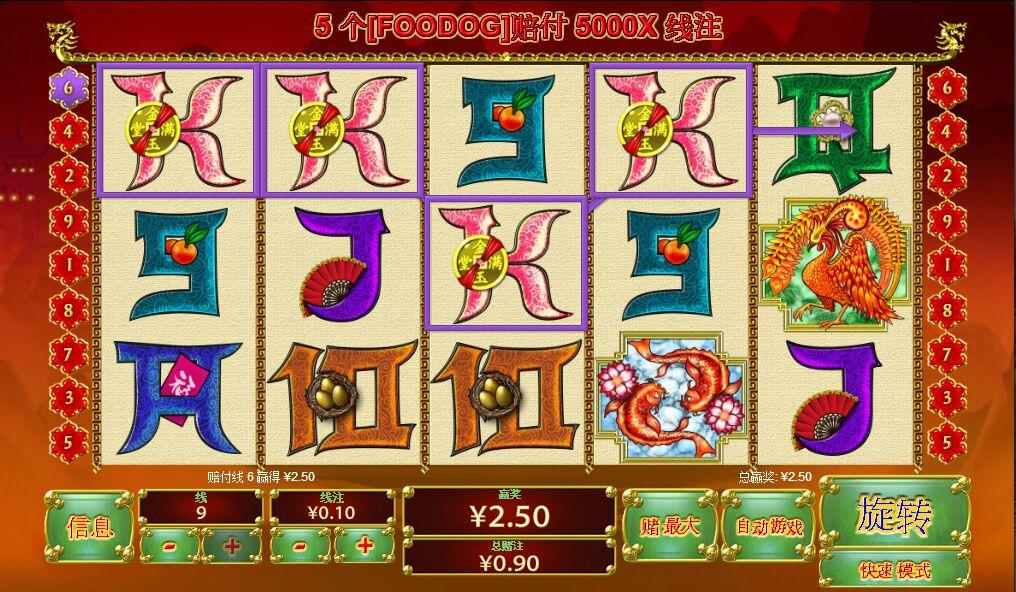This screenshot has width=1016, height=592.
Task: Spin the reels with 旋转
Action: (893, 515)
